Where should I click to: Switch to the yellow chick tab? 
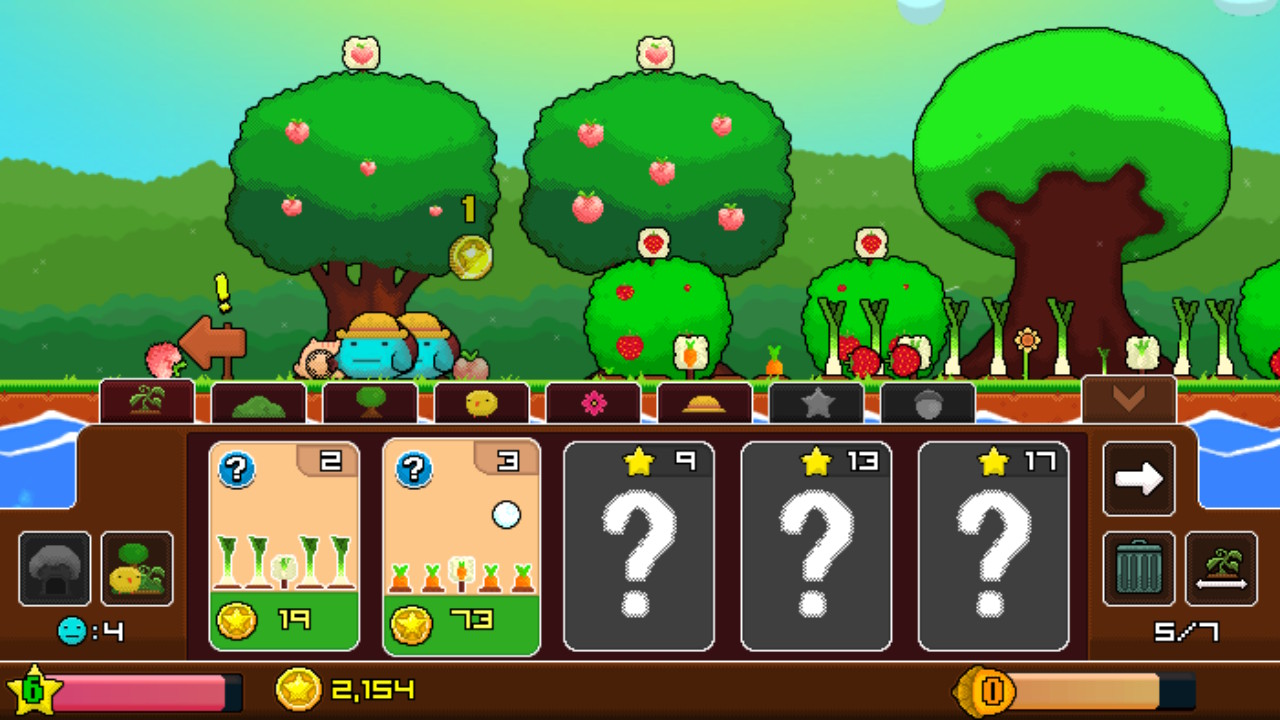tap(482, 403)
